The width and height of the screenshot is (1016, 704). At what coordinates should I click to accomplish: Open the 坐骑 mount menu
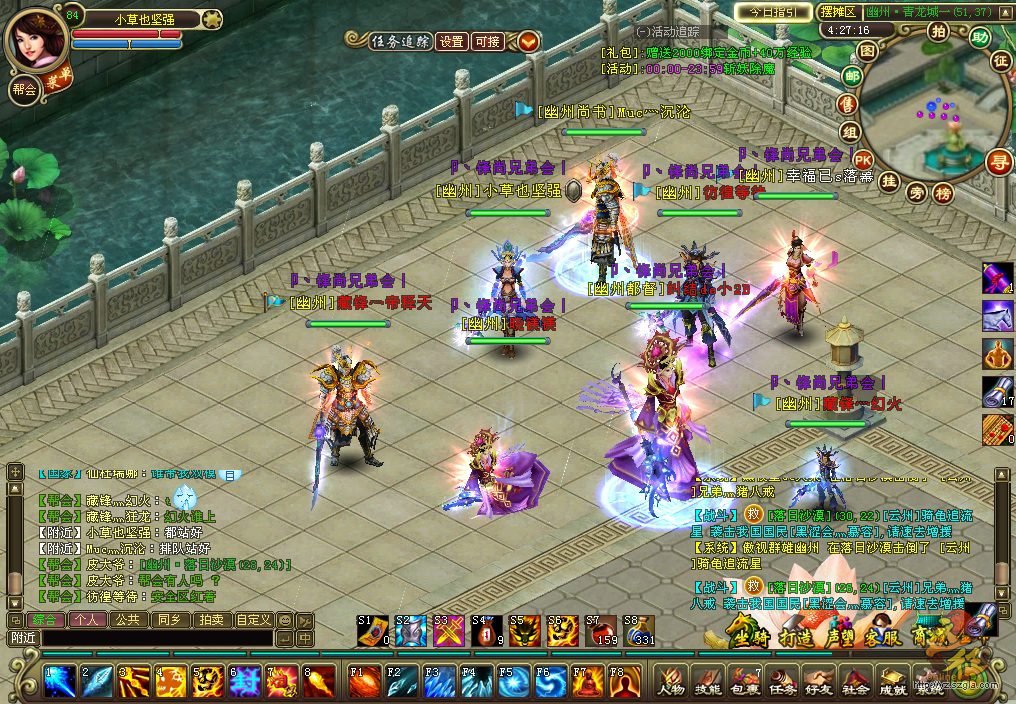click(x=750, y=636)
